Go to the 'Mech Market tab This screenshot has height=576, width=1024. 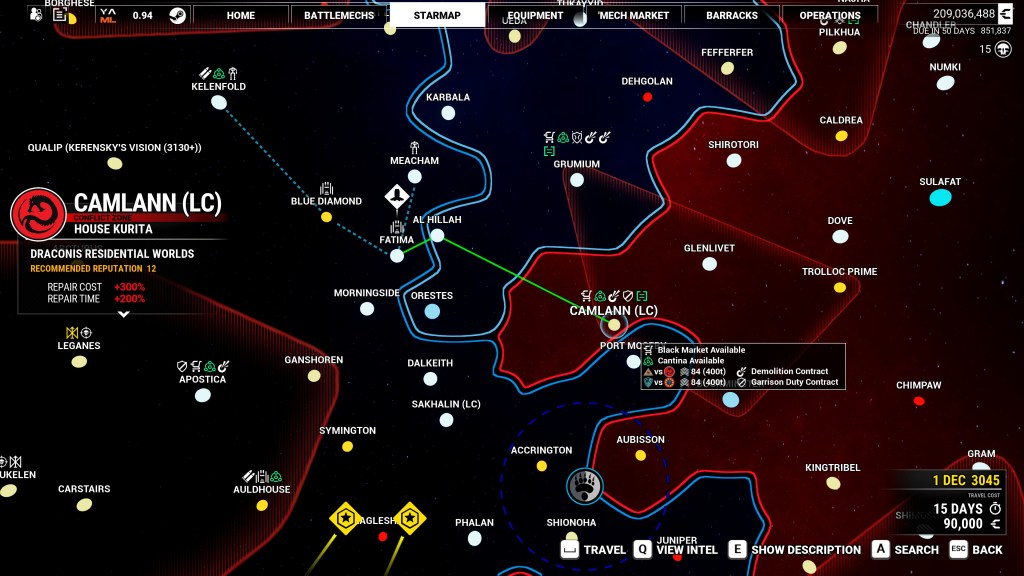pyautogui.click(x=634, y=15)
